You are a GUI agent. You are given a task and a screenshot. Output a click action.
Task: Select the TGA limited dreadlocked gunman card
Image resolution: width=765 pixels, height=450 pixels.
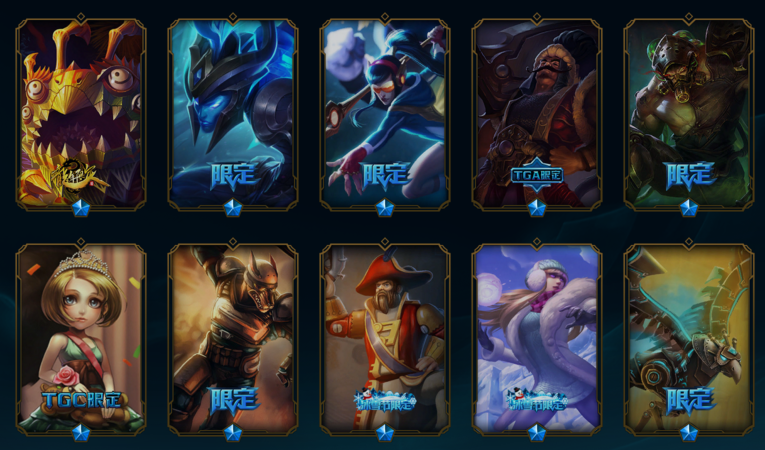click(x=537, y=112)
